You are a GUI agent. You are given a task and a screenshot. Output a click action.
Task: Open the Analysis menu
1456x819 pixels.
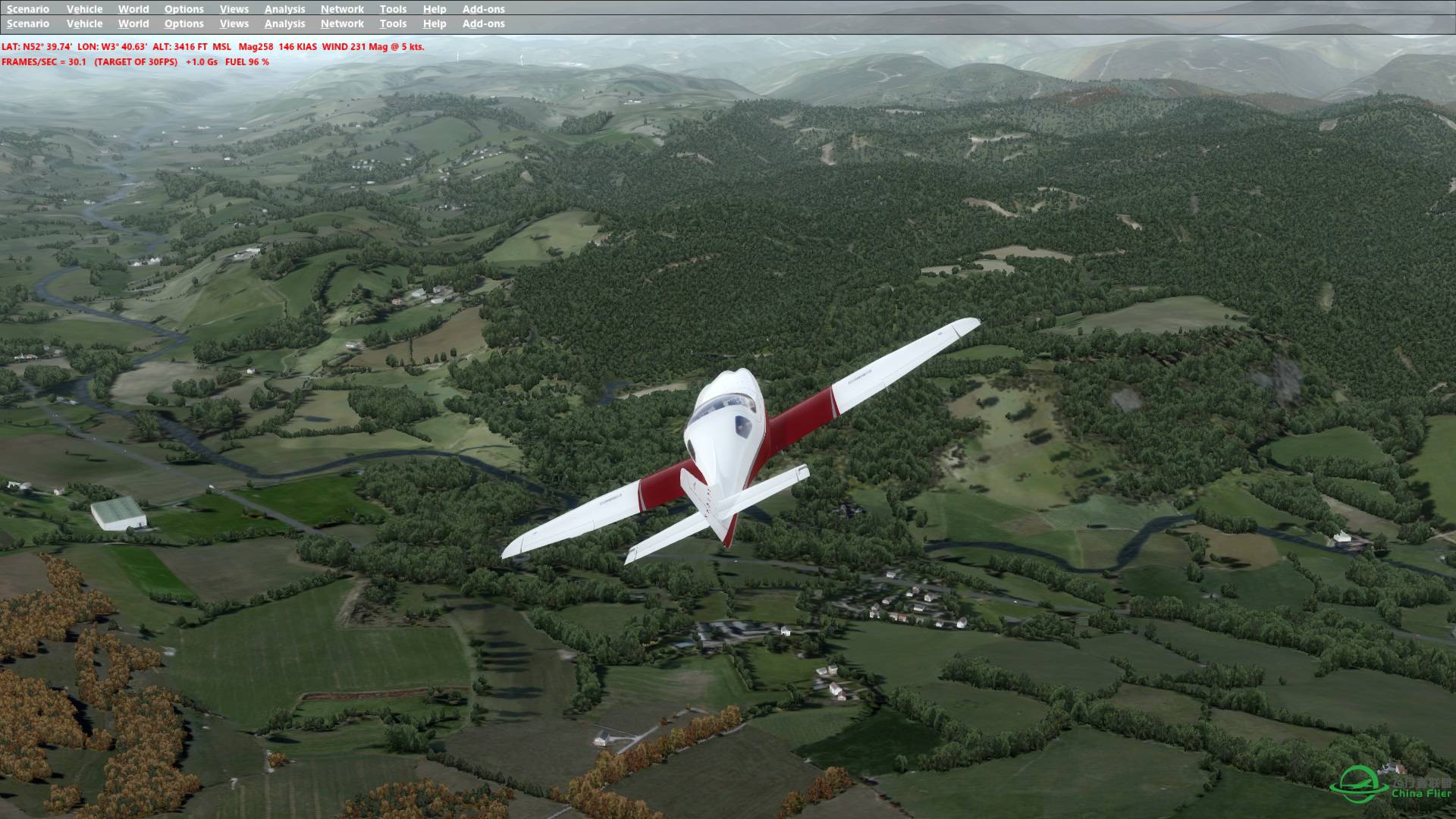284,9
